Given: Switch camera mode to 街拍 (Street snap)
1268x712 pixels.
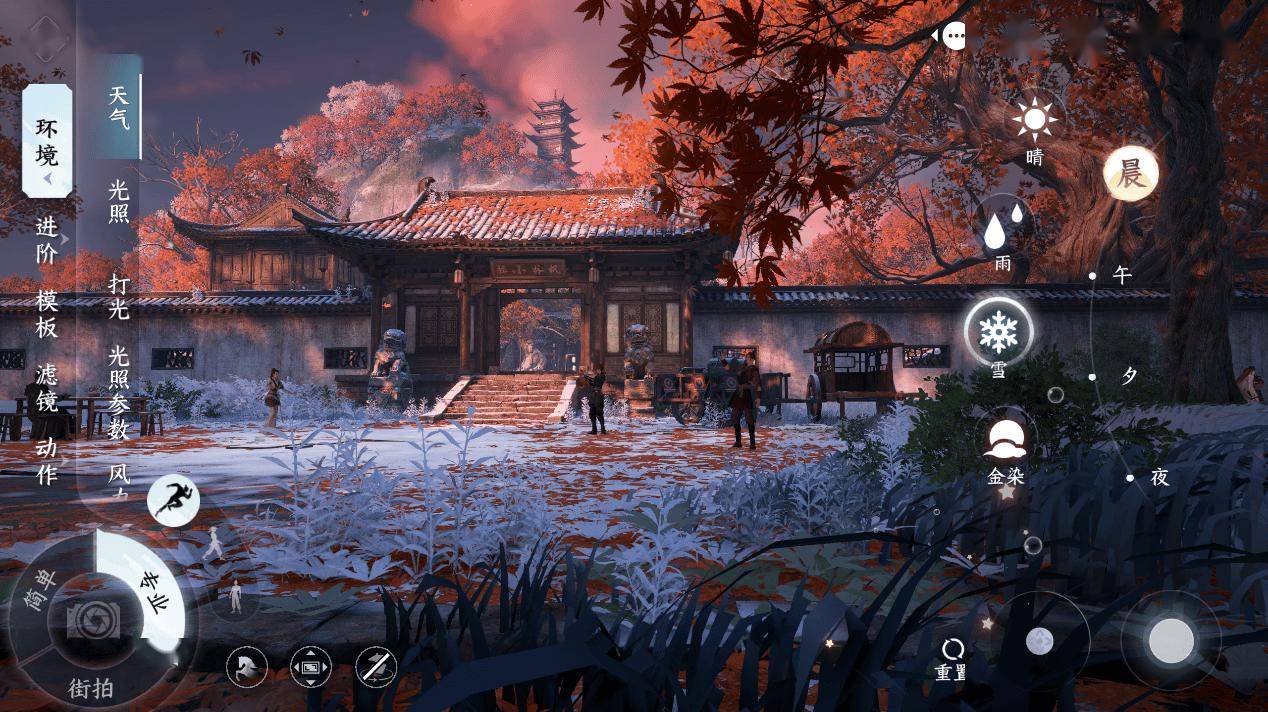Looking at the screenshot, I should [90, 688].
